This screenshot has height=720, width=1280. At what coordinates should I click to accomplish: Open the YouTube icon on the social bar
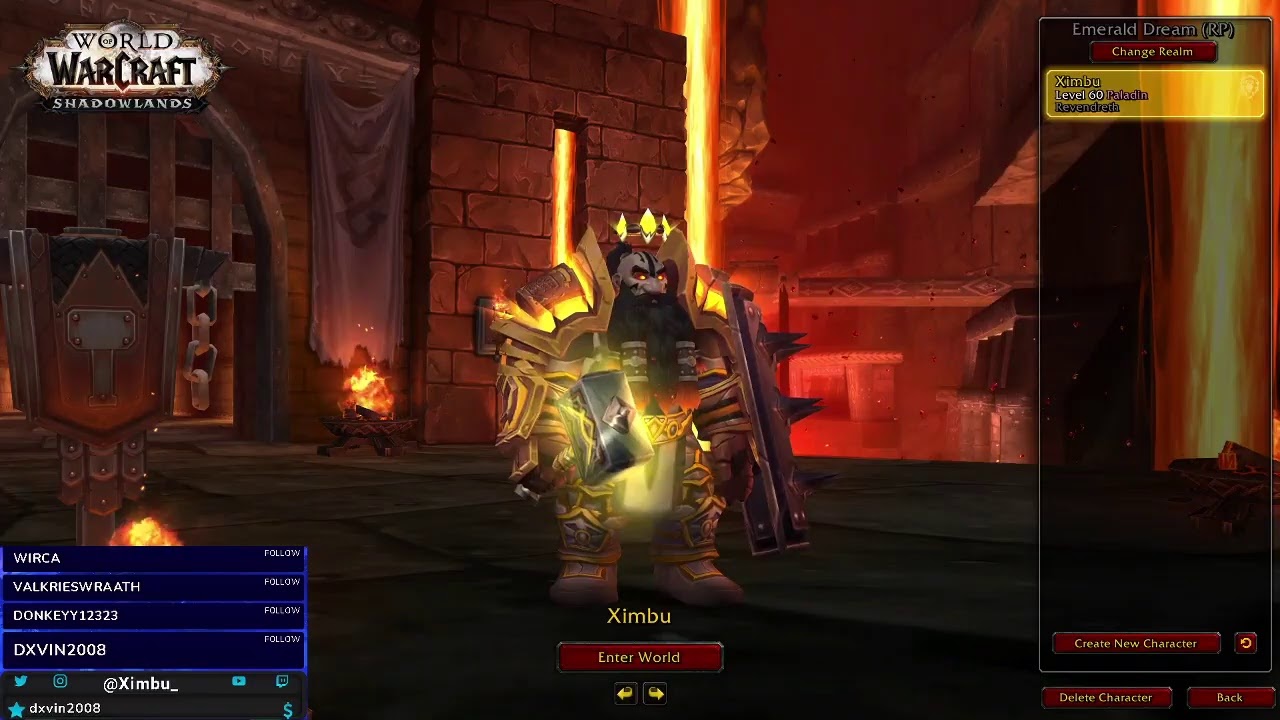(x=237, y=682)
